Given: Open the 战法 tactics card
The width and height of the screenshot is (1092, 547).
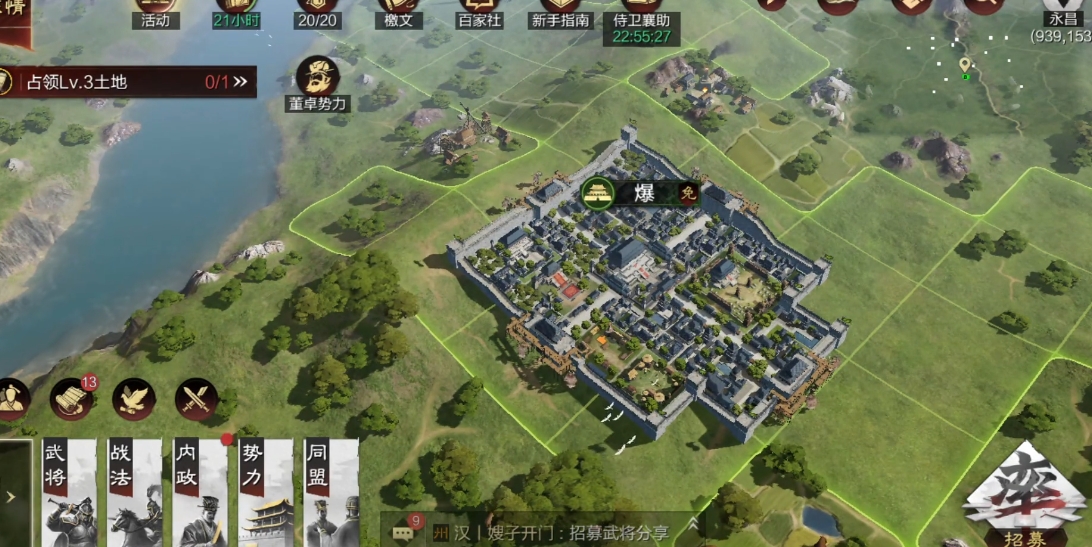Looking at the screenshot, I should [x=133, y=492].
